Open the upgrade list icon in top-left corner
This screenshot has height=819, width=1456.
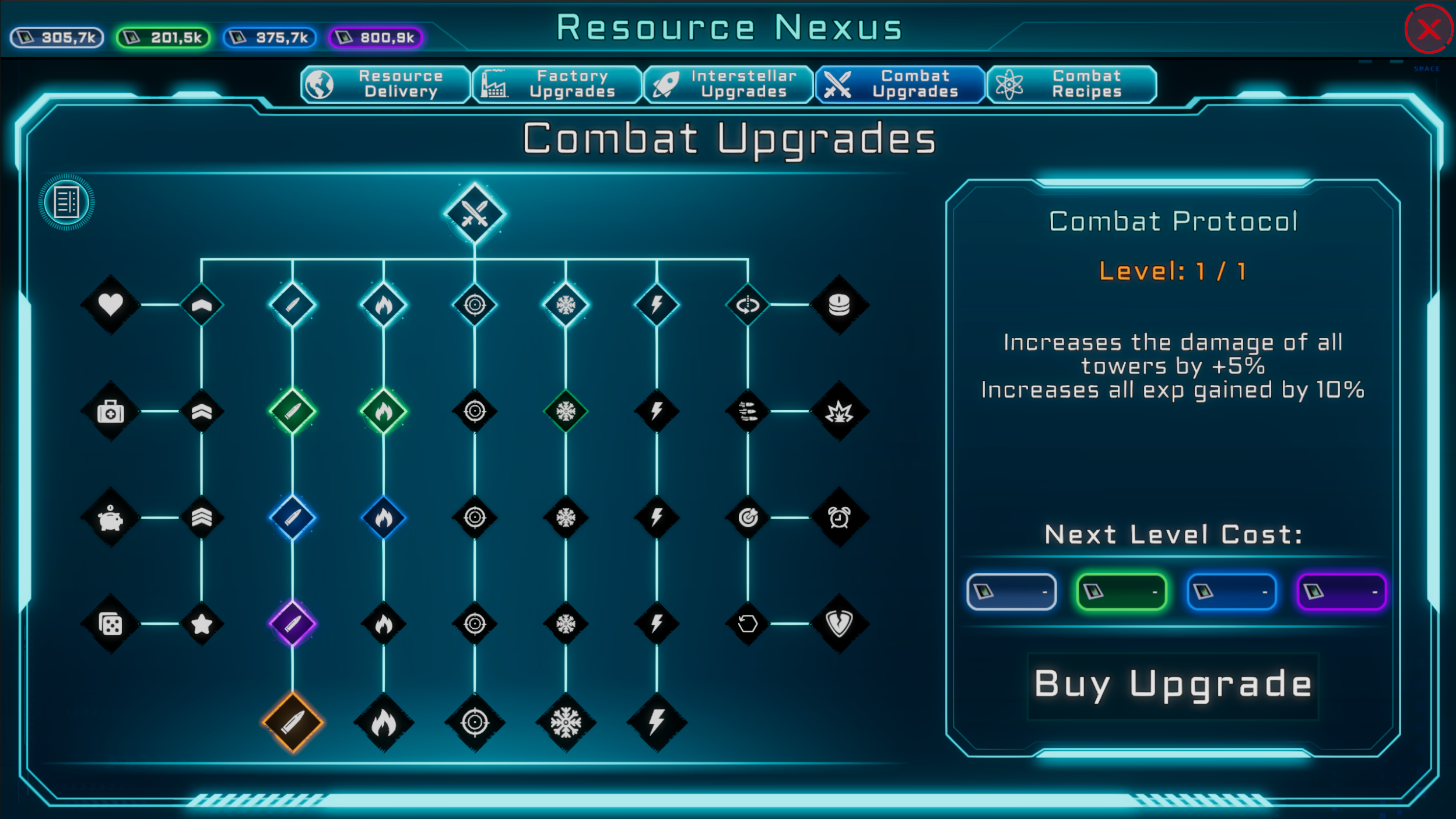point(65,202)
